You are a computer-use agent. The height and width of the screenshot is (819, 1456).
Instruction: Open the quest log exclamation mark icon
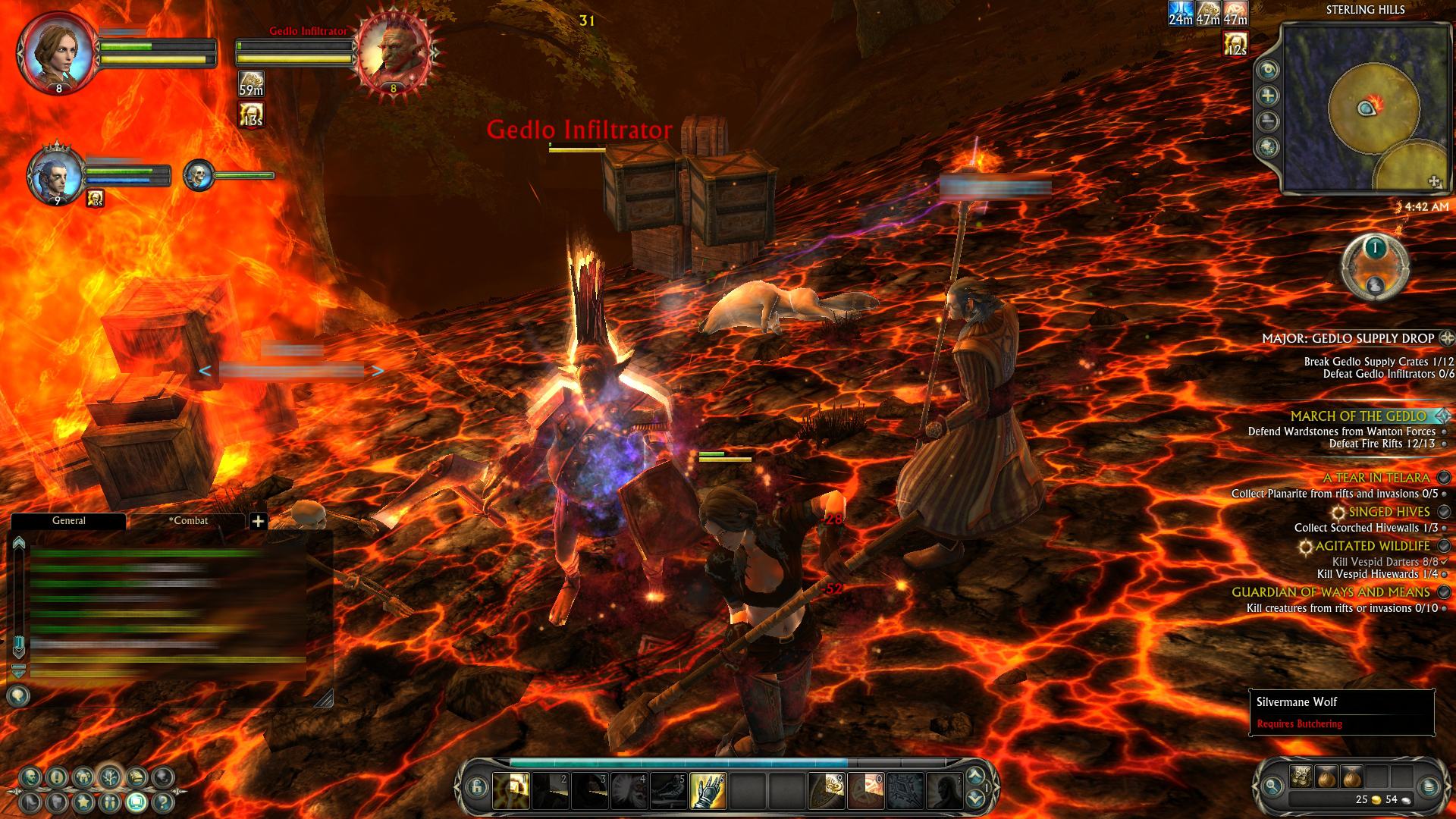point(57,777)
